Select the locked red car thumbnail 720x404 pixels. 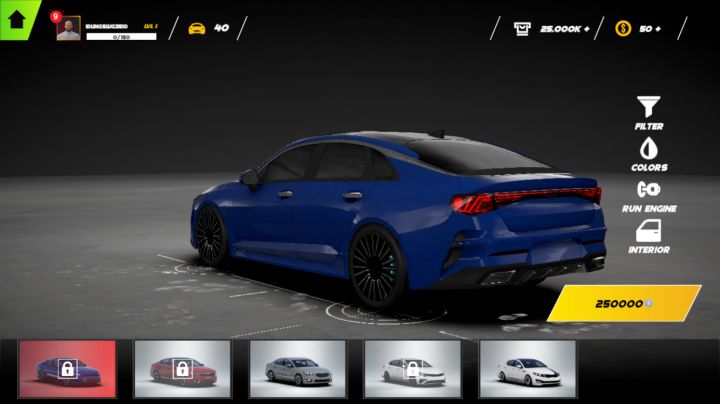coord(182,369)
